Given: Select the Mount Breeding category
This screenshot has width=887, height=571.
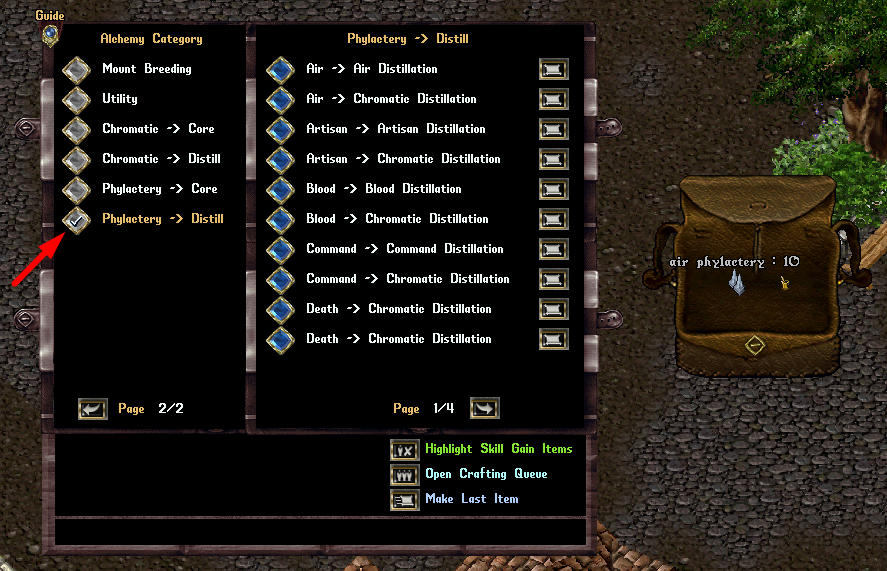Looking at the screenshot, I should pos(76,70).
